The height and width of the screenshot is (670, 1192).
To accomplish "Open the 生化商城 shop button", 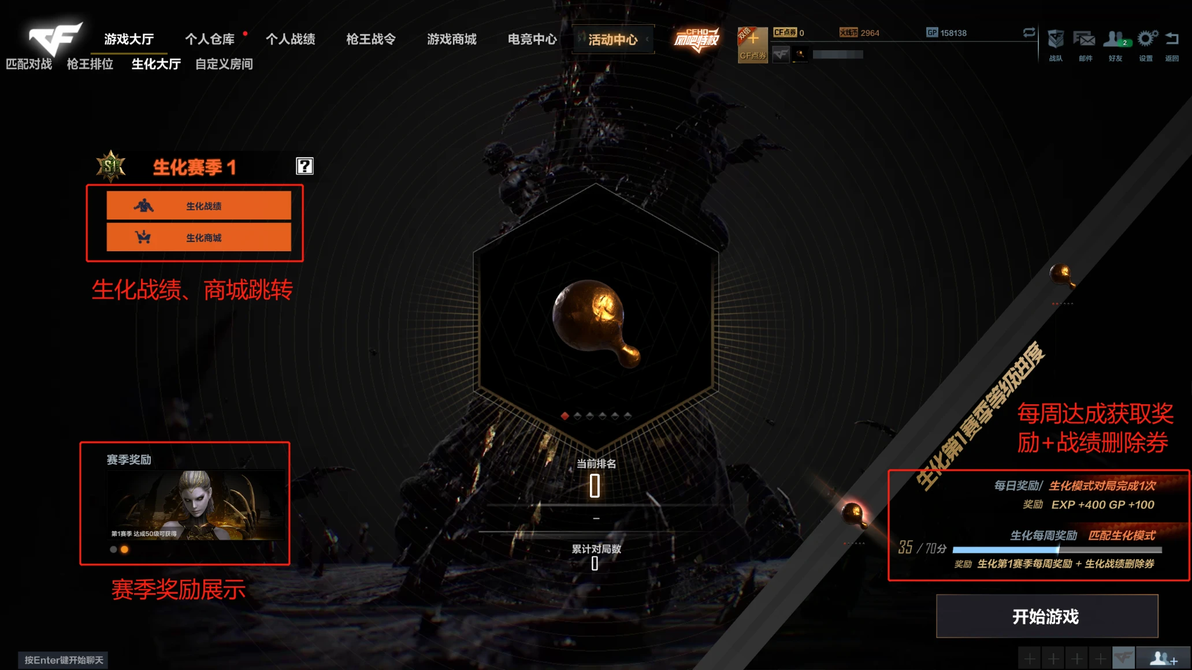I will [199, 238].
